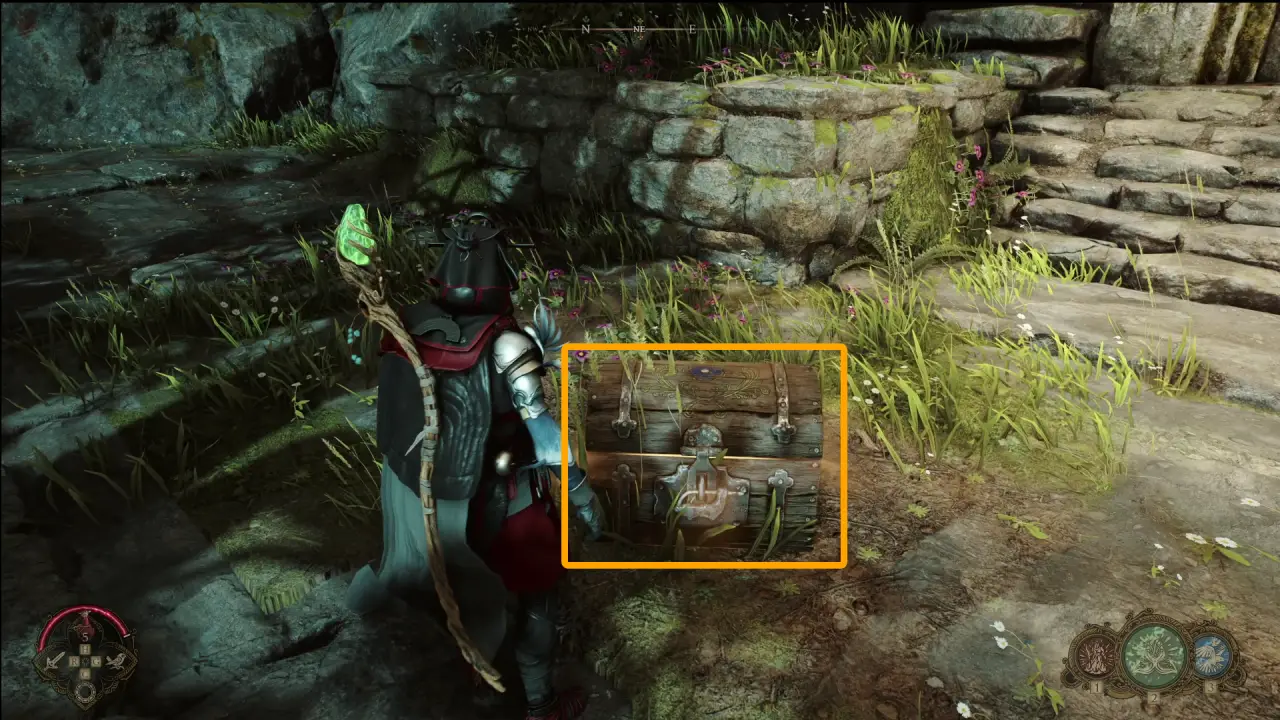Trigger the blue bird ability in slot 3
This screenshot has height=720, width=1280.
(1211, 655)
